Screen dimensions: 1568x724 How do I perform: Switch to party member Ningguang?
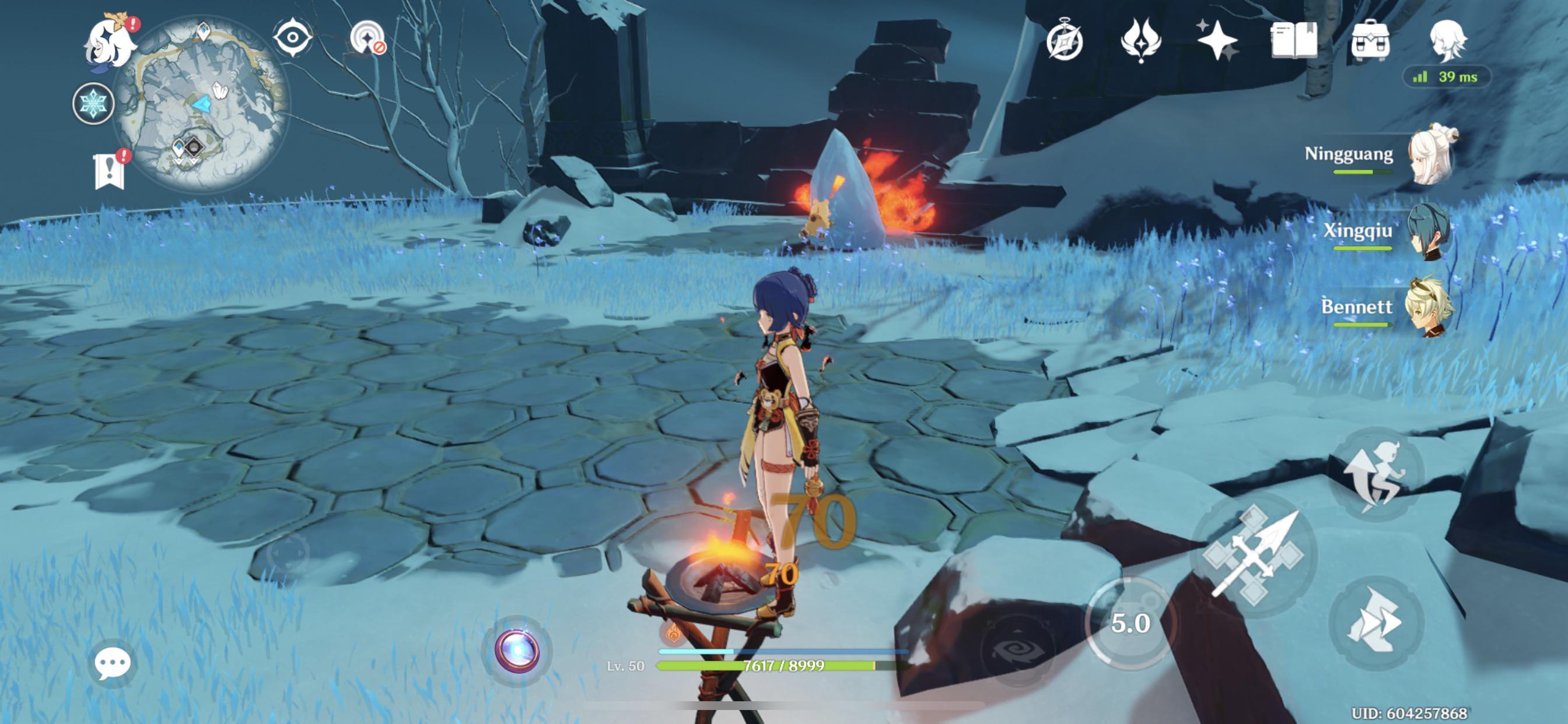[x=1430, y=155]
